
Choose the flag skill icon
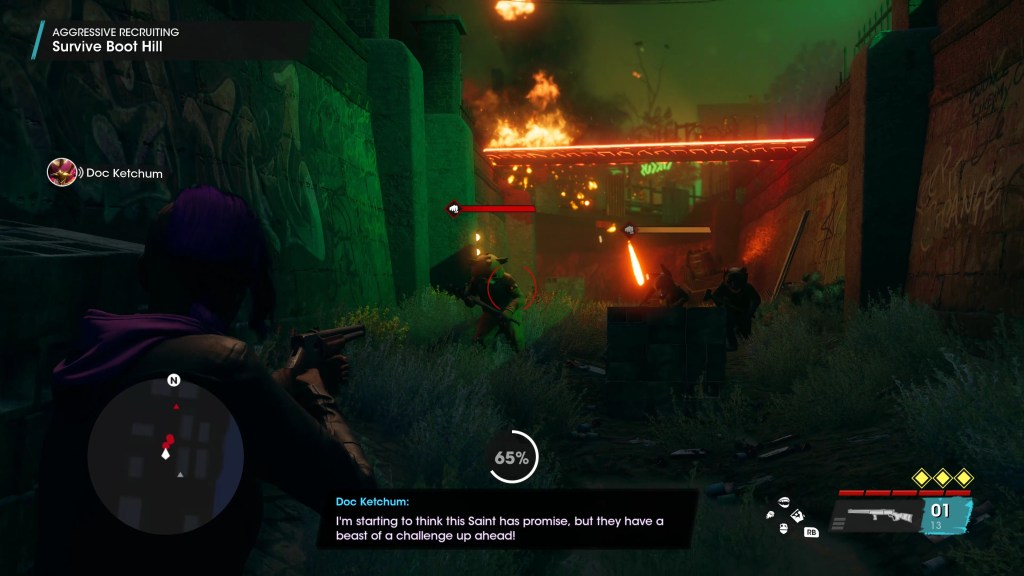798,516
